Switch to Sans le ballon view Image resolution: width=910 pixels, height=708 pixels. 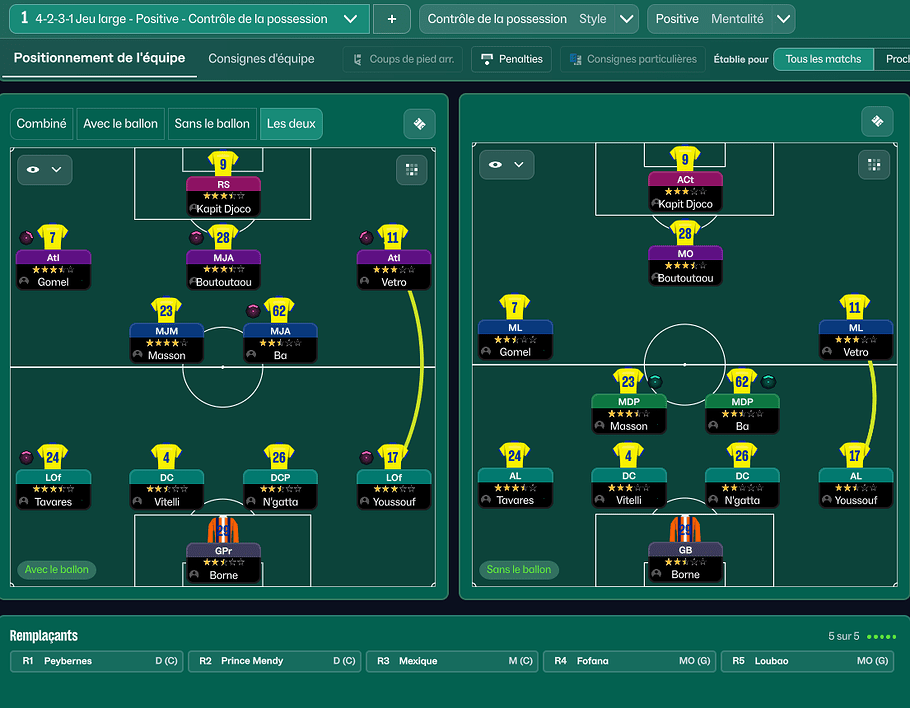tap(212, 124)
